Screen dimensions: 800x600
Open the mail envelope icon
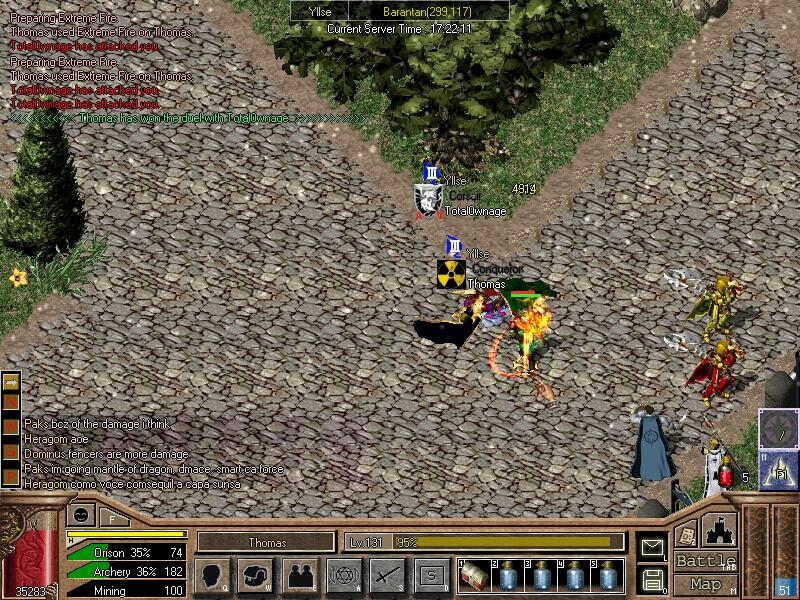click(x=652, y=547)
